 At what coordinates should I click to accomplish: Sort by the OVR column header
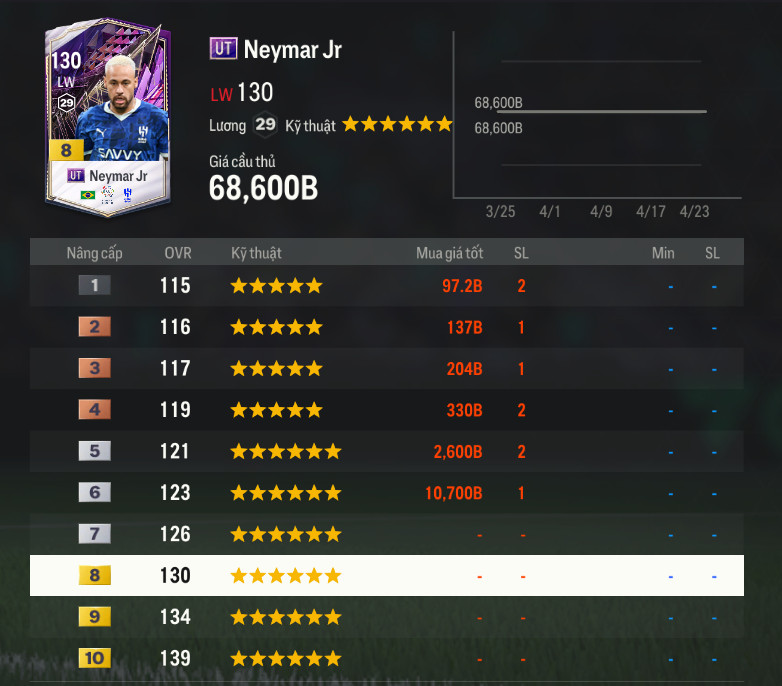point(178,253)
